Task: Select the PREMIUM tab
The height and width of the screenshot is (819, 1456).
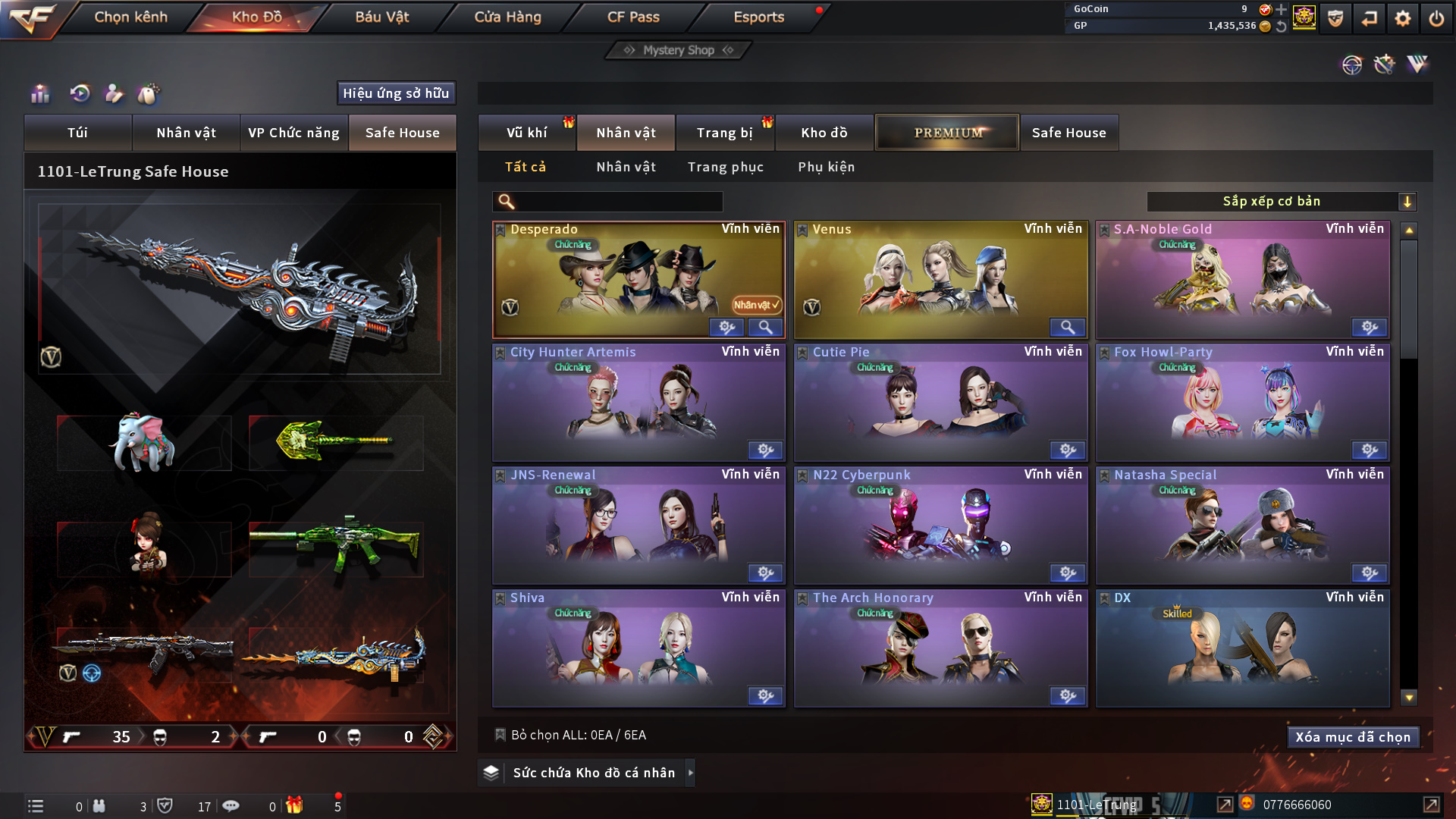Action: point(947,133)
